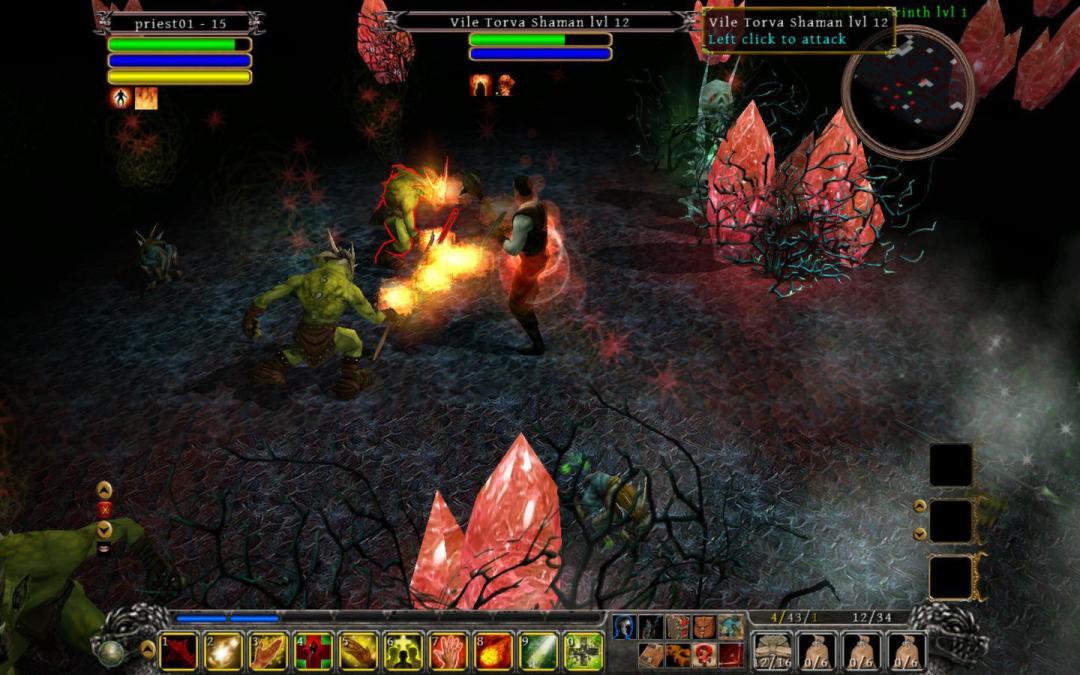Select the dark red skill in slot 1

point(179,652)
